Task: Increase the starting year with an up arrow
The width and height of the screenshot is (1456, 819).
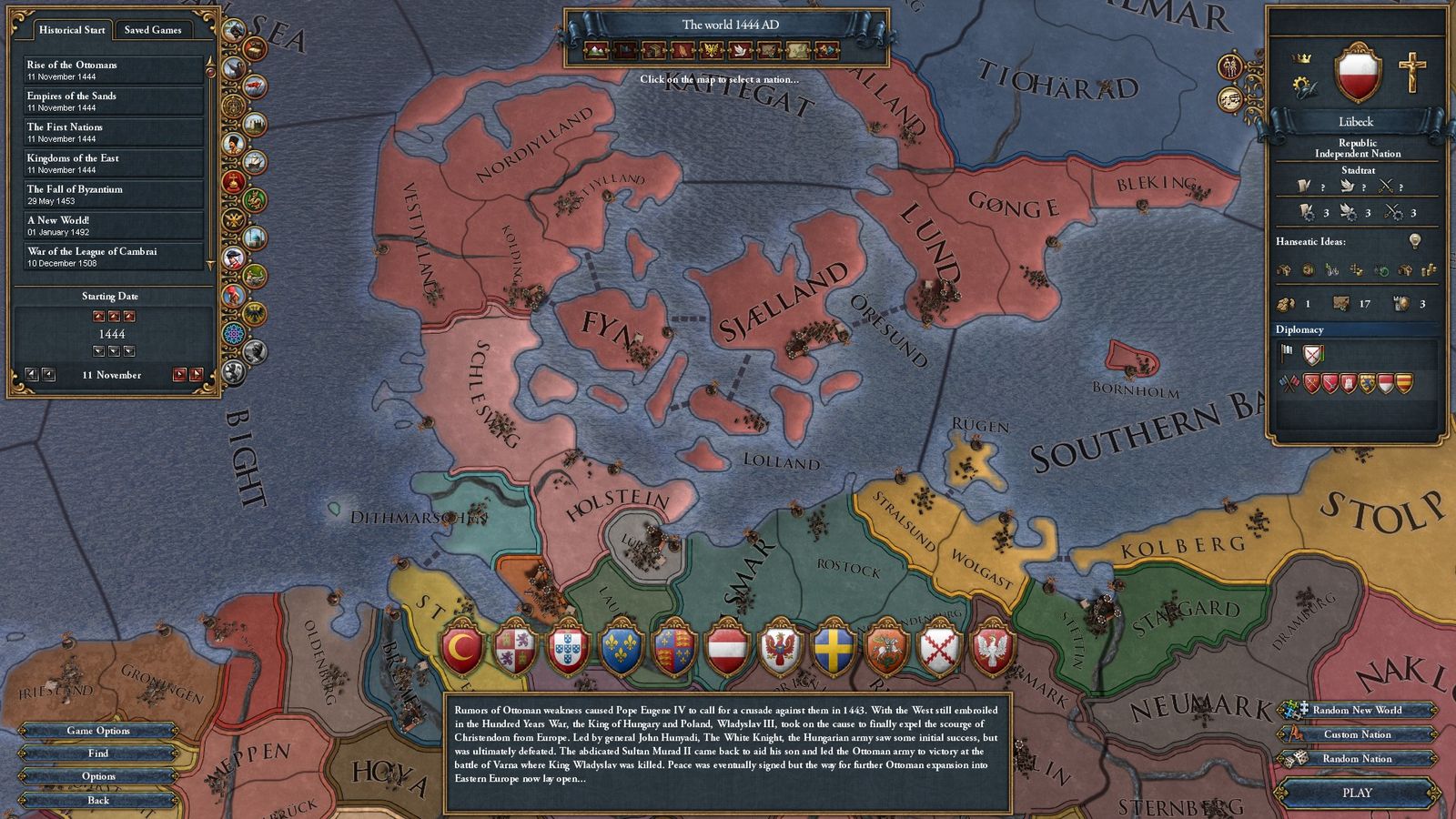Action: [x=114, y=316]
